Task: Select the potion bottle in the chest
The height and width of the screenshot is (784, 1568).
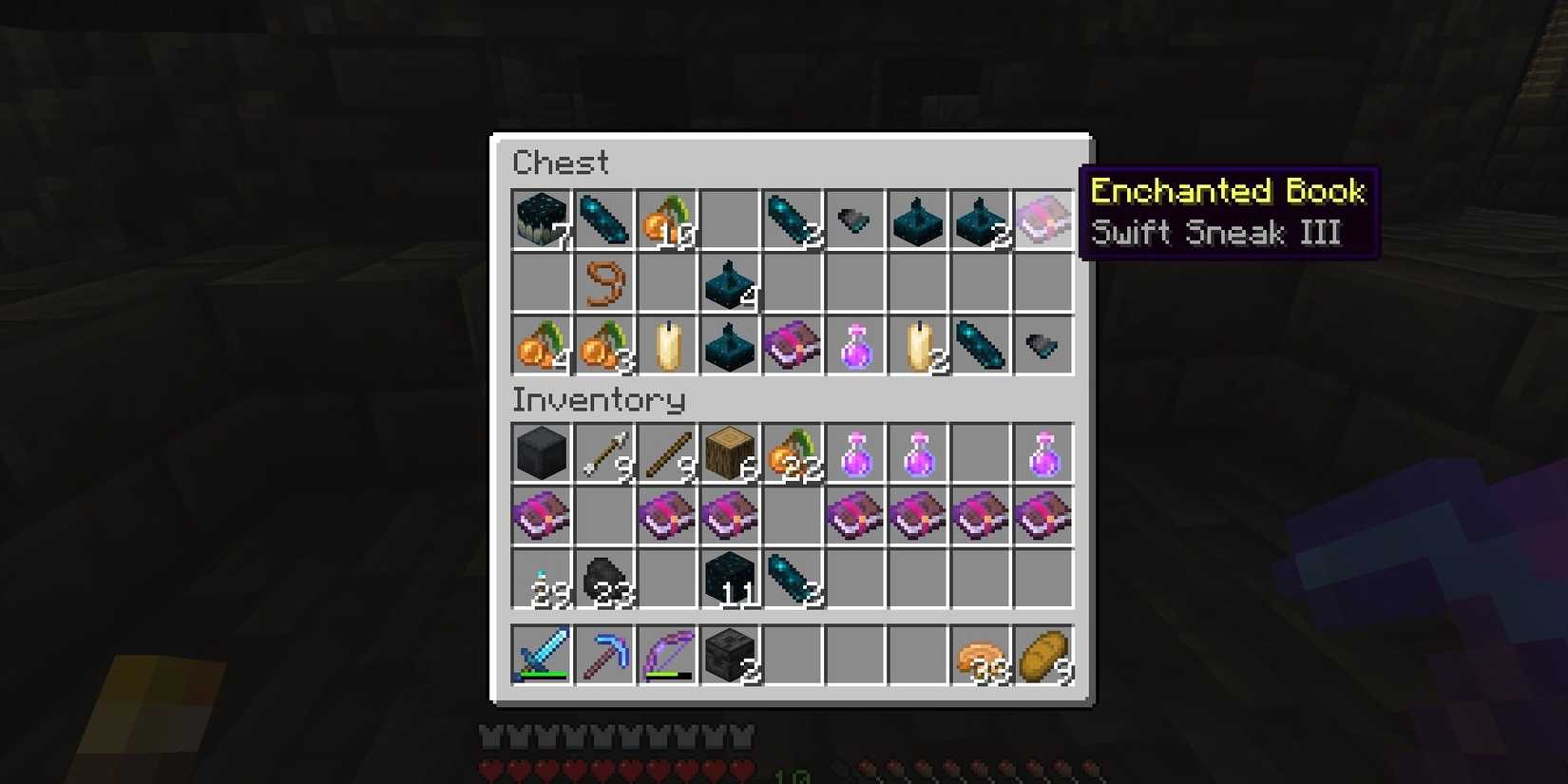Action: click(853, 345)
